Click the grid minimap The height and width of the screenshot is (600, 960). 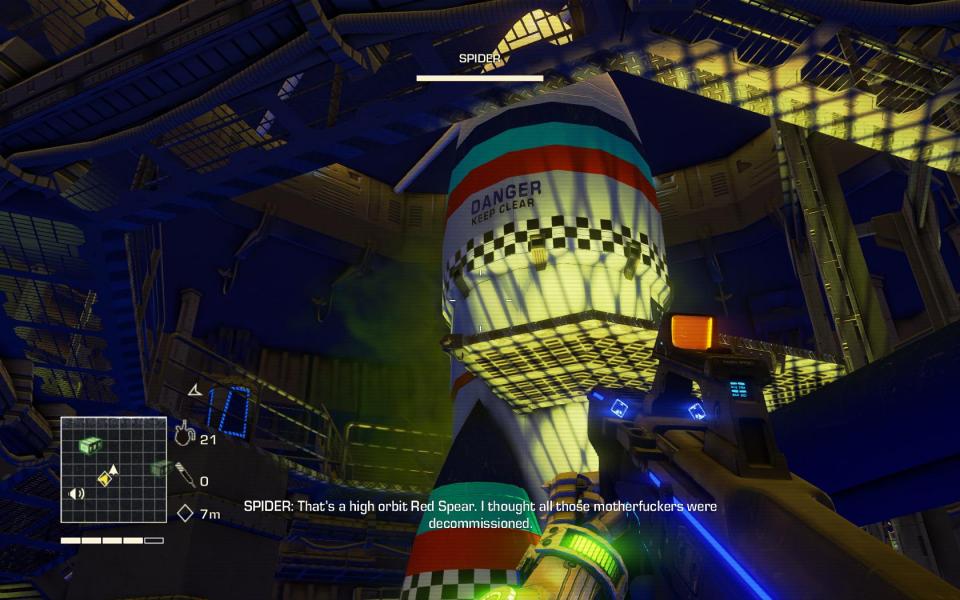(x=112, y=470)
